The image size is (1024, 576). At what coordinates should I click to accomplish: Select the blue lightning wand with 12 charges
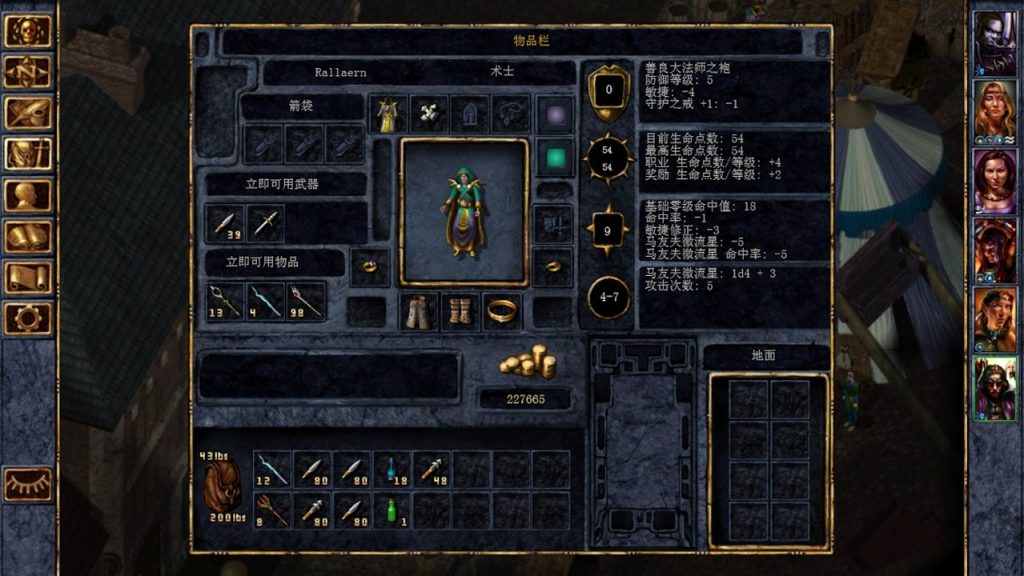pos(271,468)
